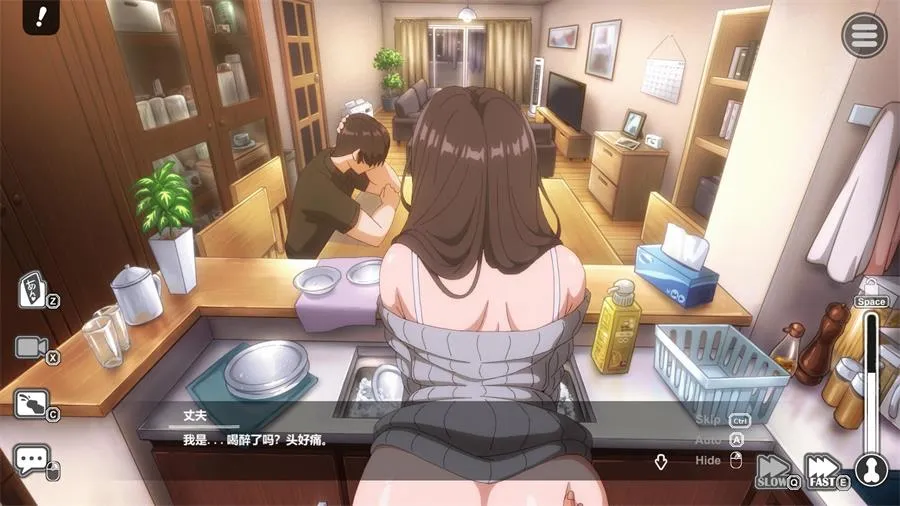The height and width of the screenshot is (506, 900).
Task: Activate the hand touch mode icon
Action: (x=32, y=403)
